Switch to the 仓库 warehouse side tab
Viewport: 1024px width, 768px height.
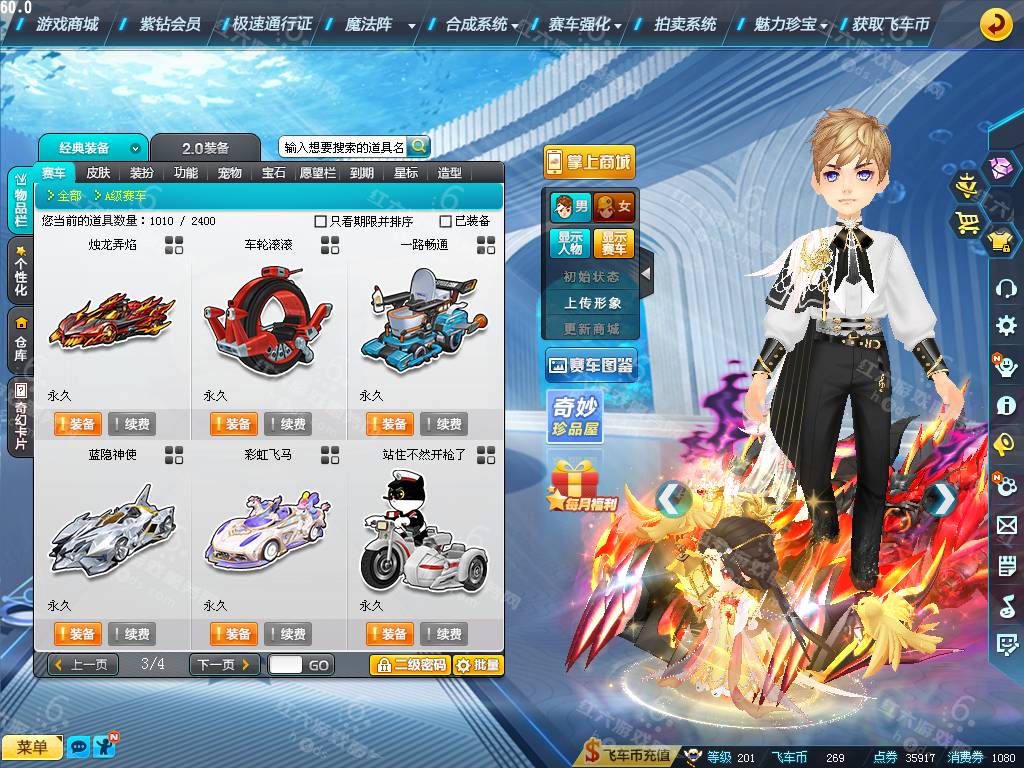[21, 339]
